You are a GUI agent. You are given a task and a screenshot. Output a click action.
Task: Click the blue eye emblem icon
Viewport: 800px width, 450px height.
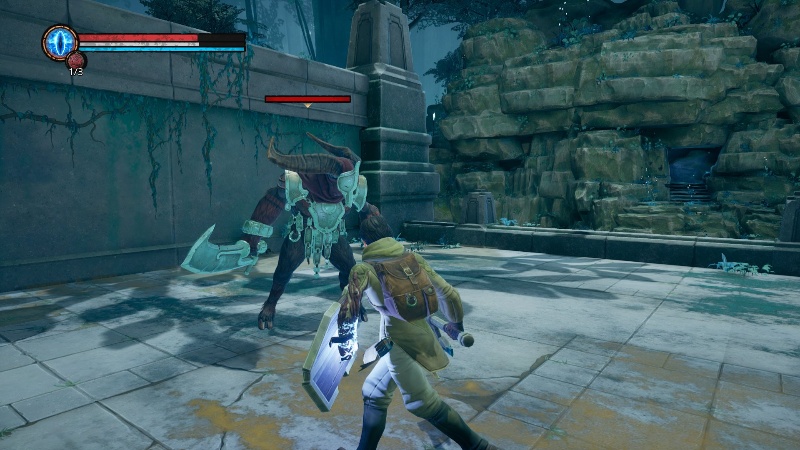tap(59, 42)
